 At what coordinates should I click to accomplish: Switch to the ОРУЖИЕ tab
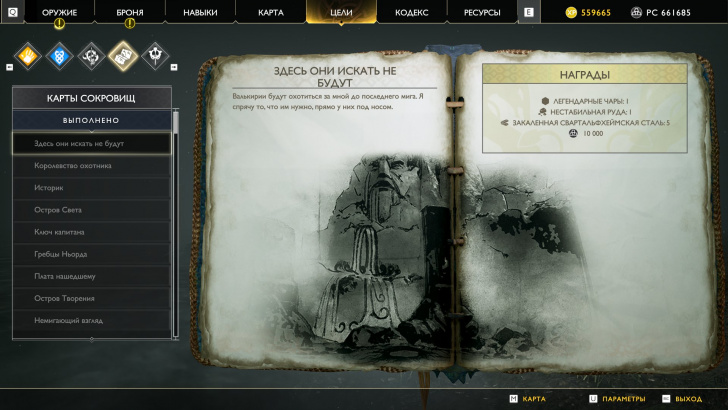(59, 13)
